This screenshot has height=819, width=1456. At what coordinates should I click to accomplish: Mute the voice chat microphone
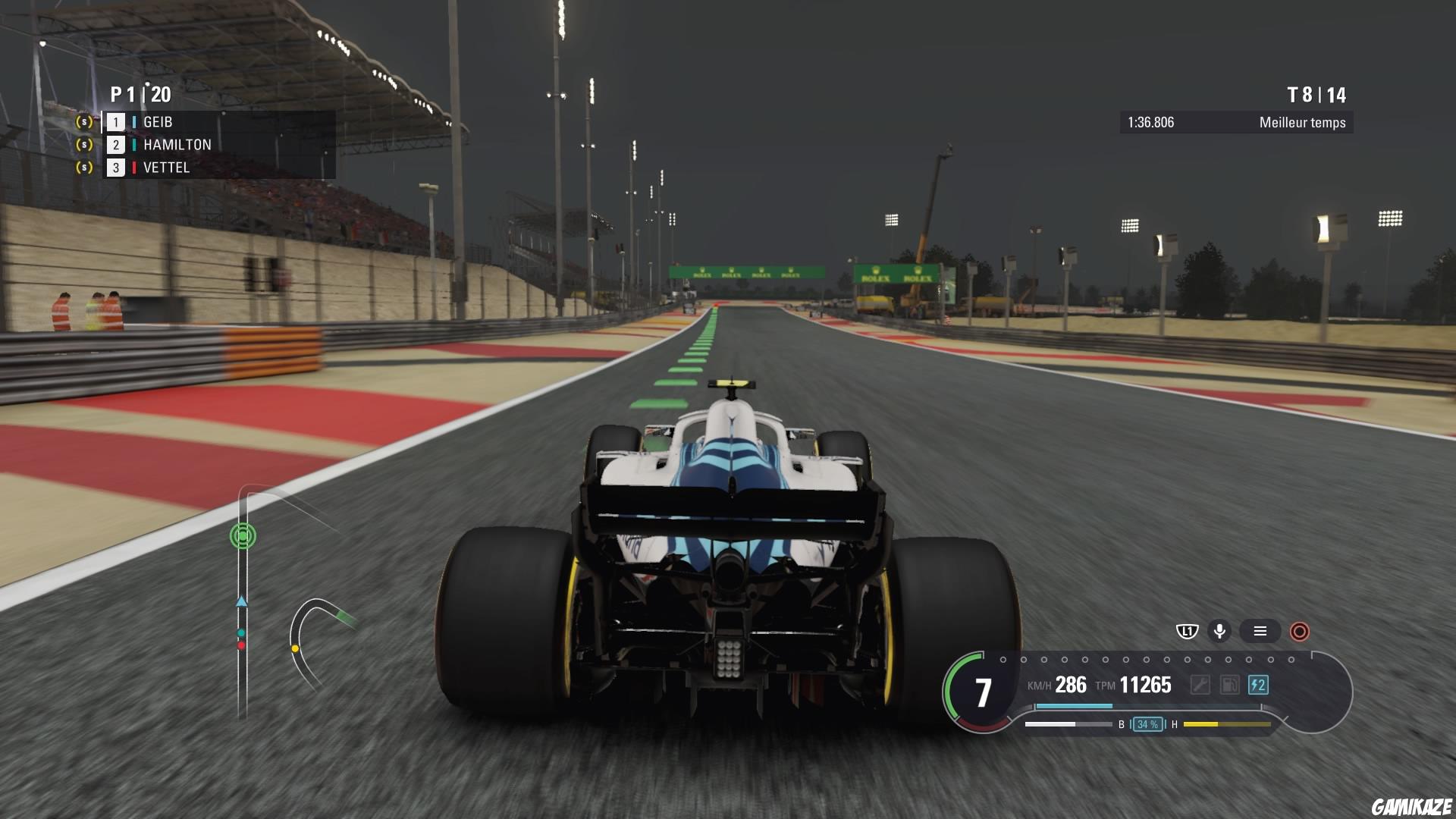tap(1219, 629)
